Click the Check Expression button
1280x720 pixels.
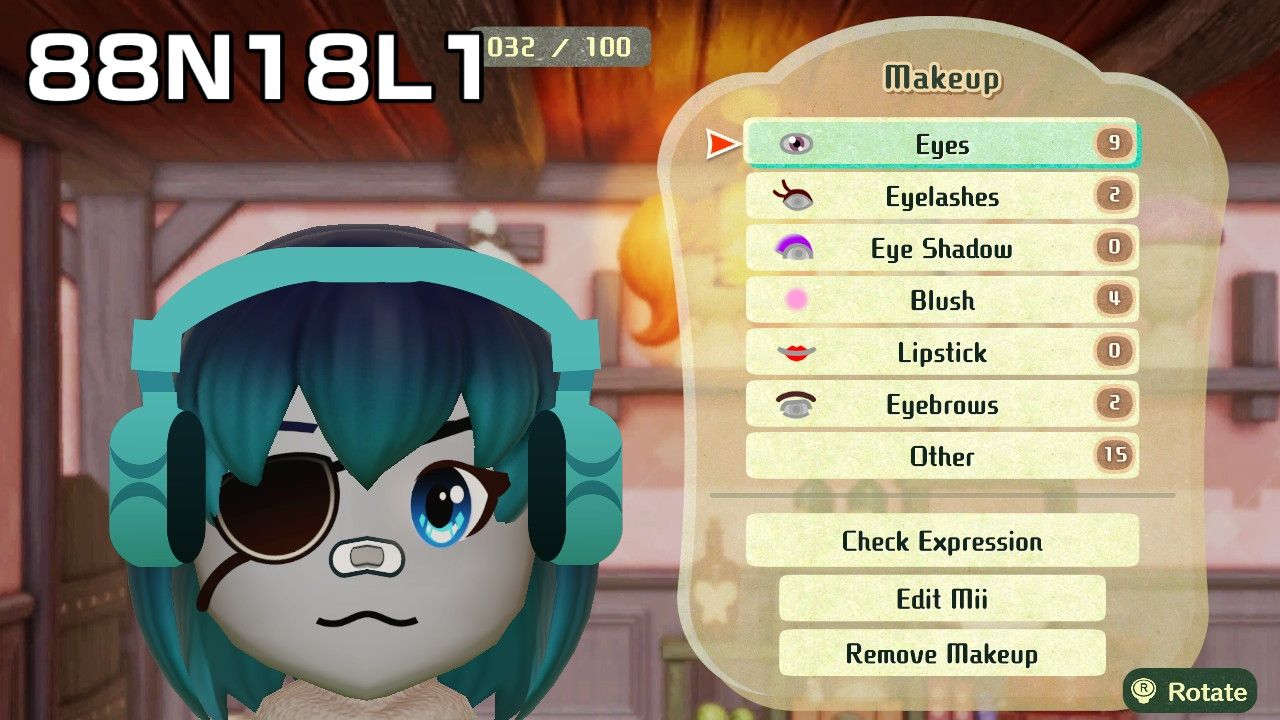tap(941, 542)
